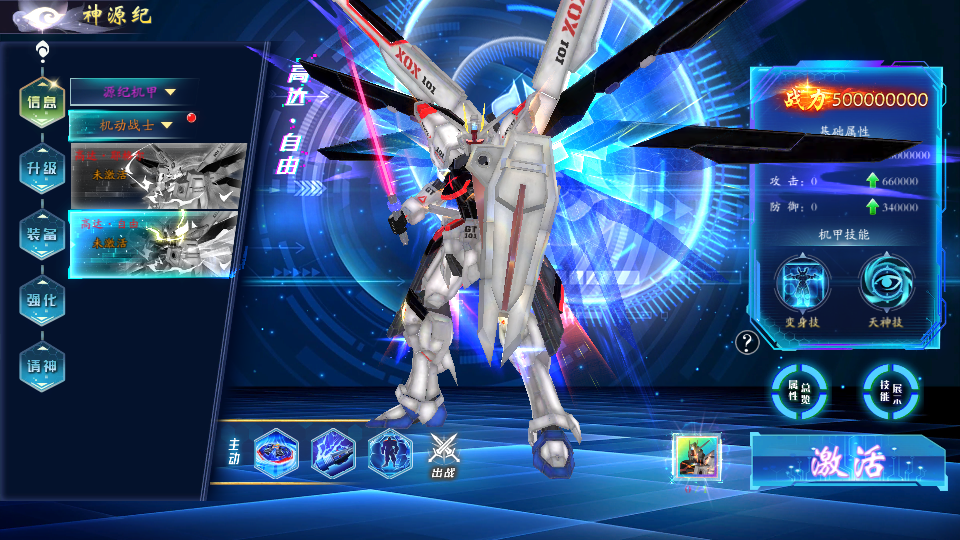960x540 pixels.
Task: Expand the 源纪机甲 dropdown
Action: point(134,92)
